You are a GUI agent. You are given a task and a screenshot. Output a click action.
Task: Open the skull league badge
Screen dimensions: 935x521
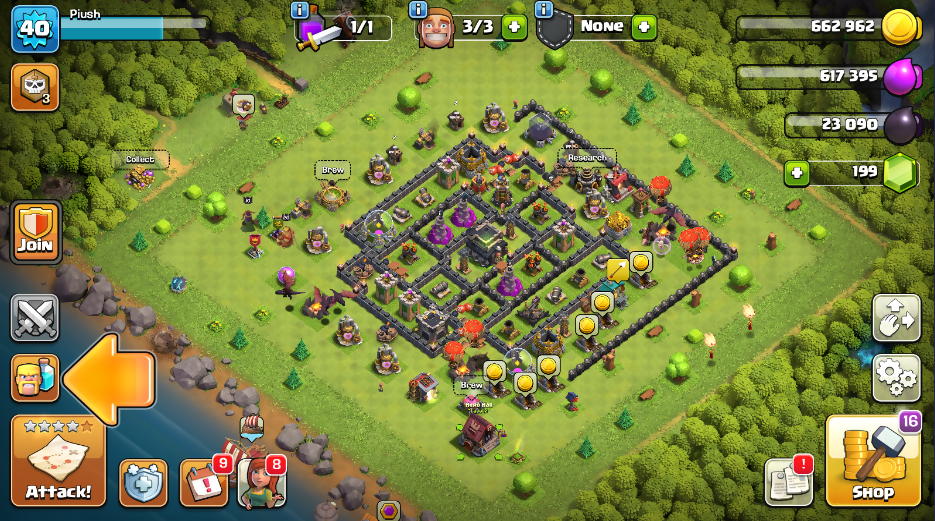click(x=35, y=87)
